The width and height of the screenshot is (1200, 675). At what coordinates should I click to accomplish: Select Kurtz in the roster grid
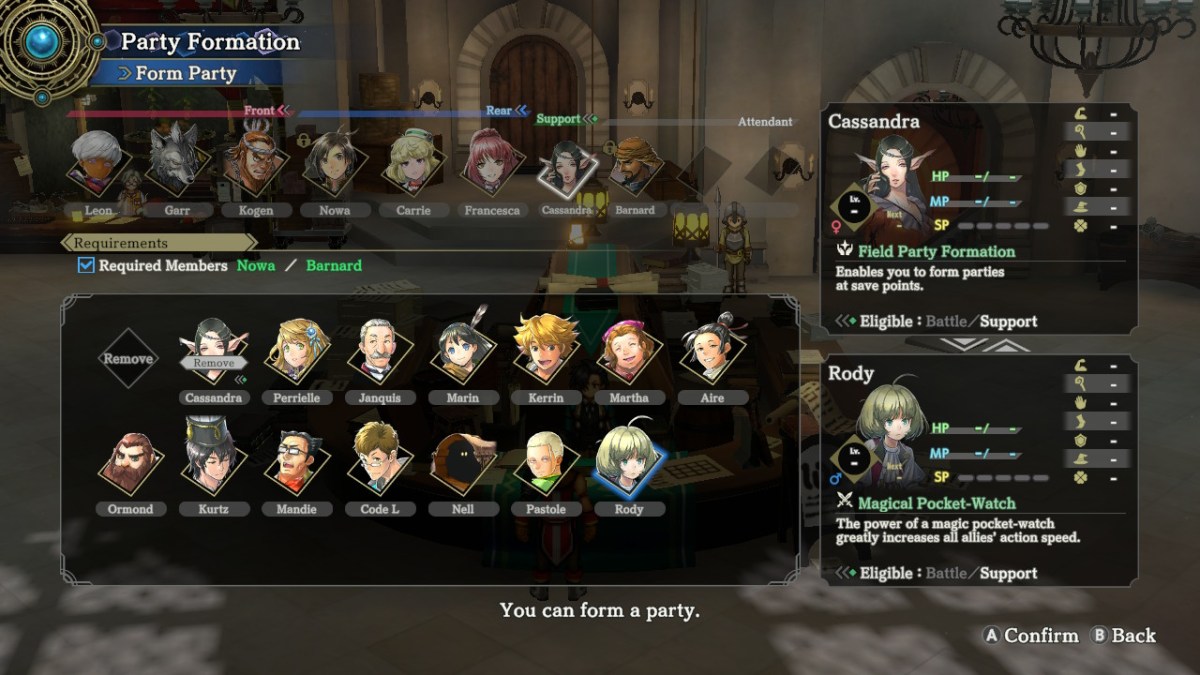[213, 463]
